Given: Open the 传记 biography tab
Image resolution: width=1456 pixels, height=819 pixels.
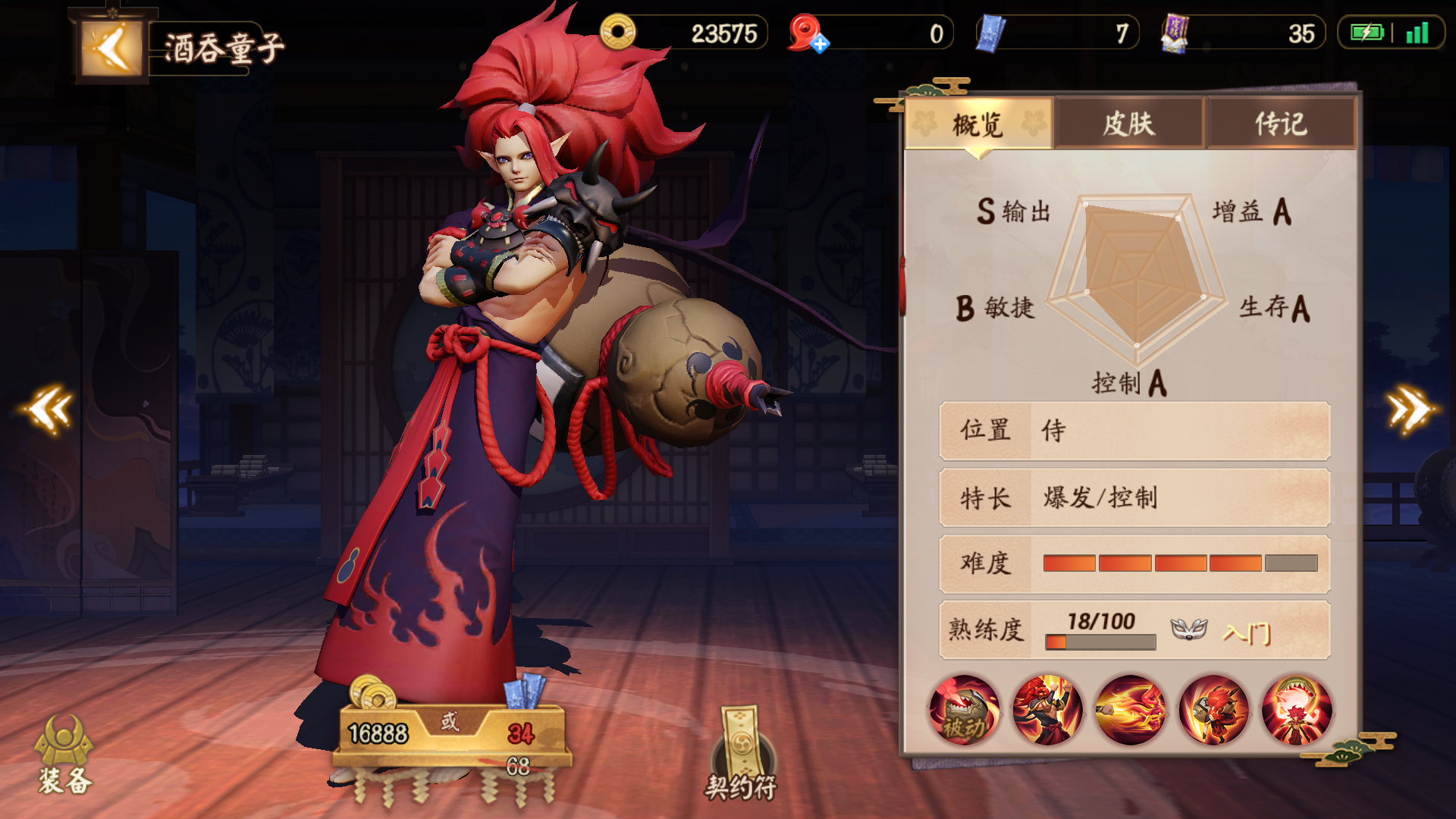Looking at the screenshot, I should pyautogui.click(x=1281, y=124).
